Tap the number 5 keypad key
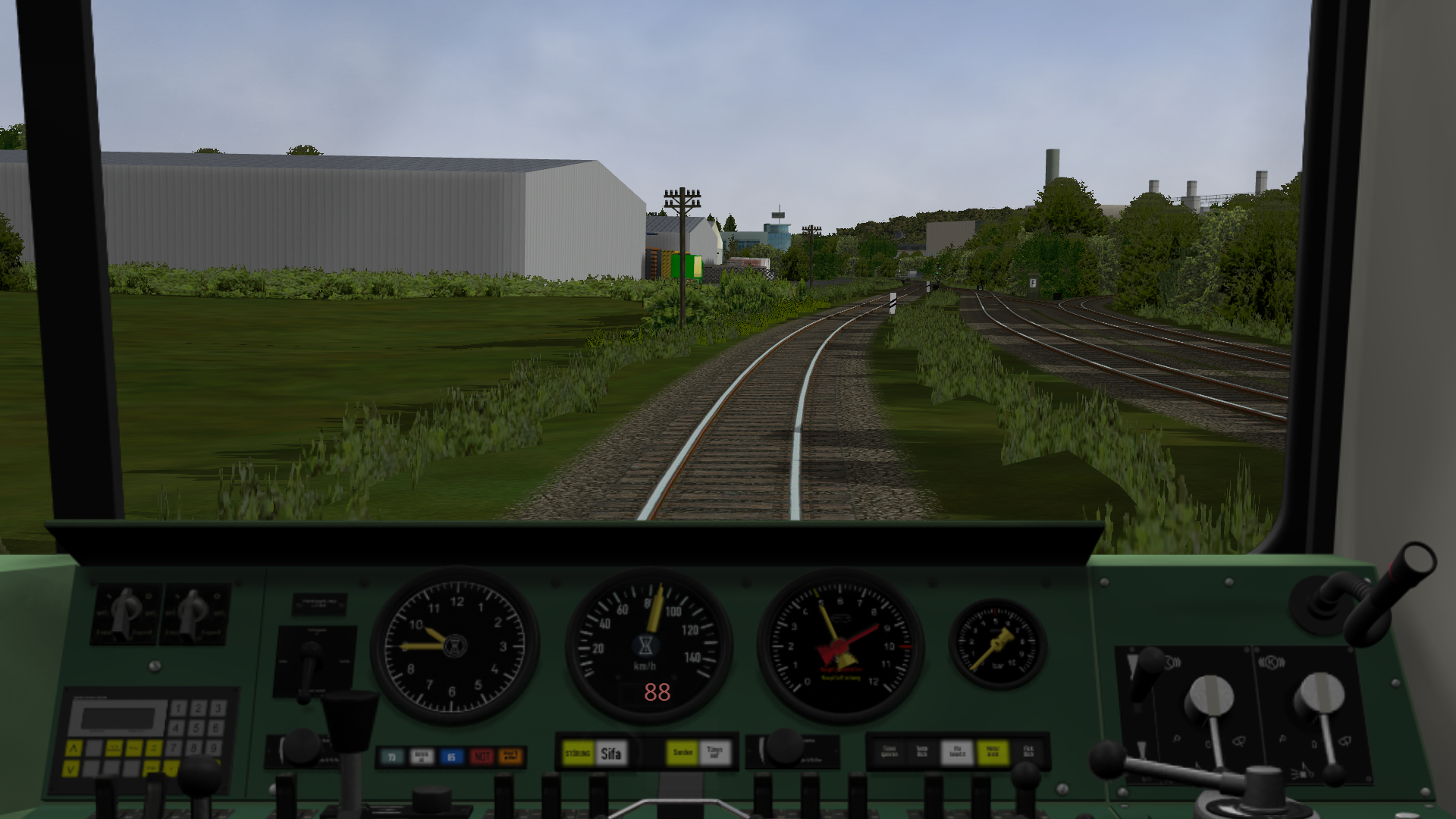The width and height of the screenshot is (1456, 819). click(x=196, y=728)
